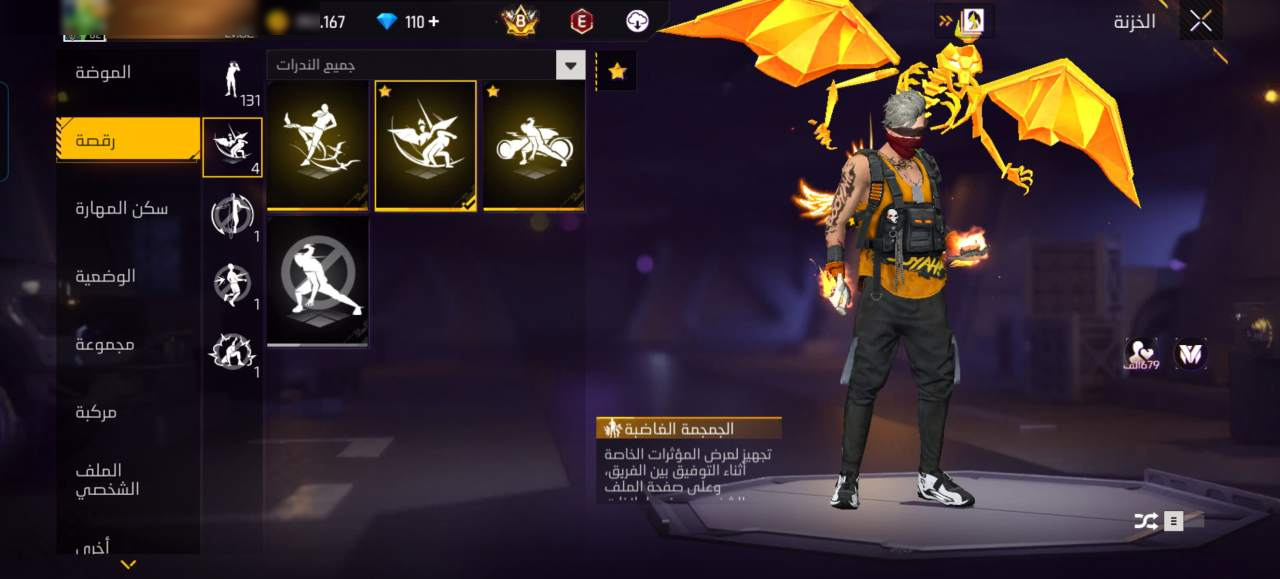The height and width of the screenshot is (579, 1280).
Task: Toggle the star favorites filter
Action: [617, 71]
